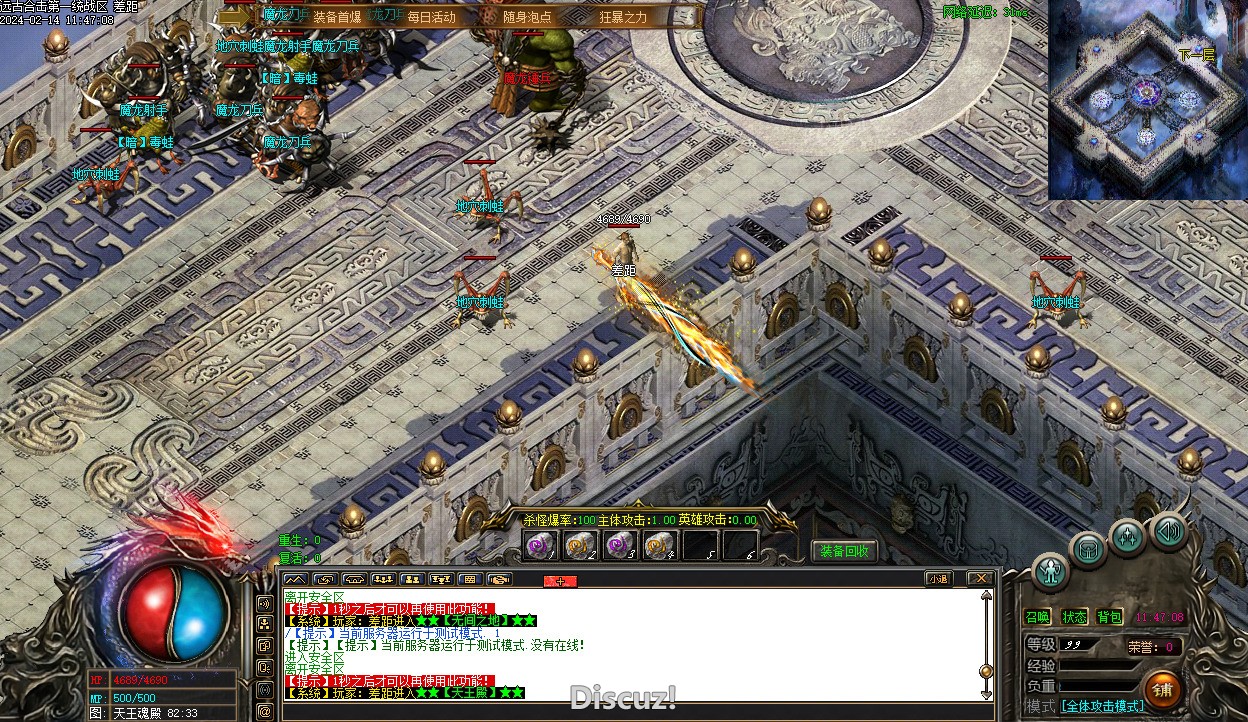Click the 小退 logout button
This screenshot has height=722, width=1248.
coord(938,578)
